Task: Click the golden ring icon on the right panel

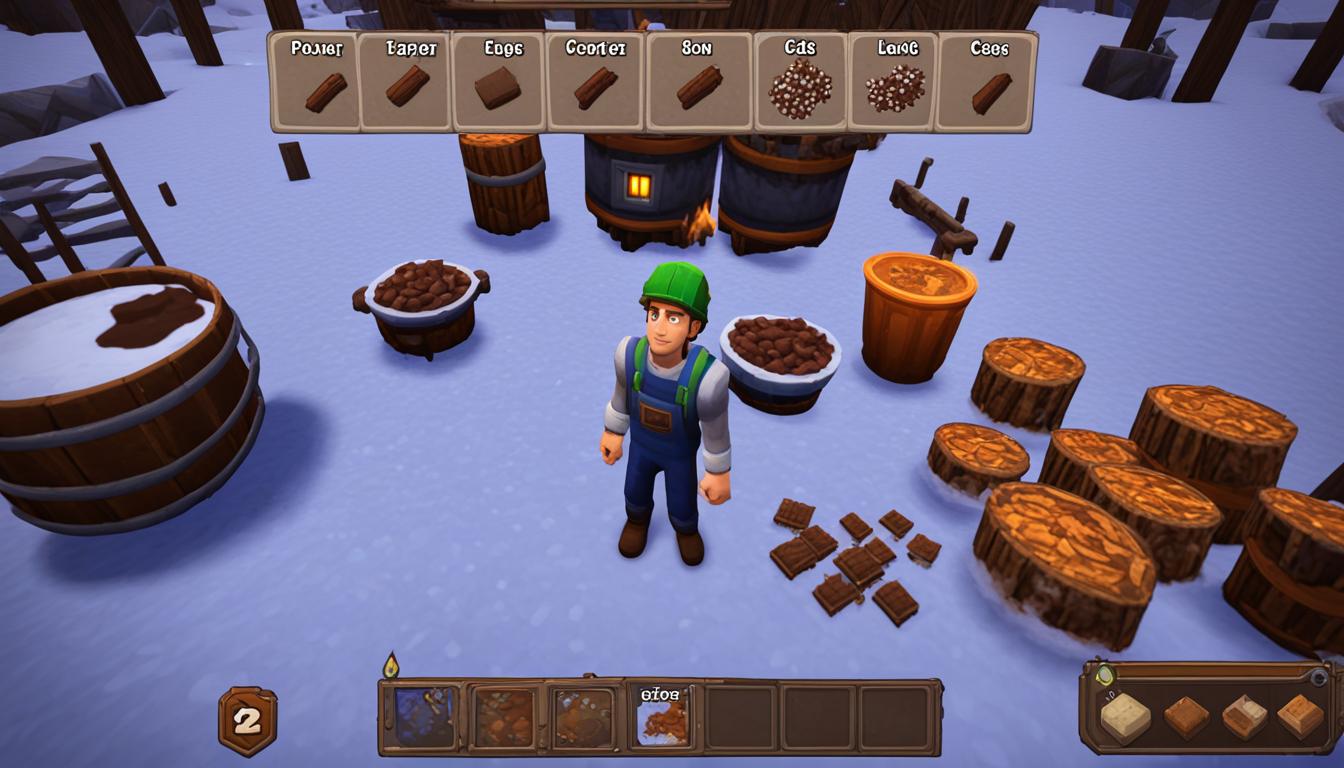Action: pyautogui.click(x=1105, y=675)
